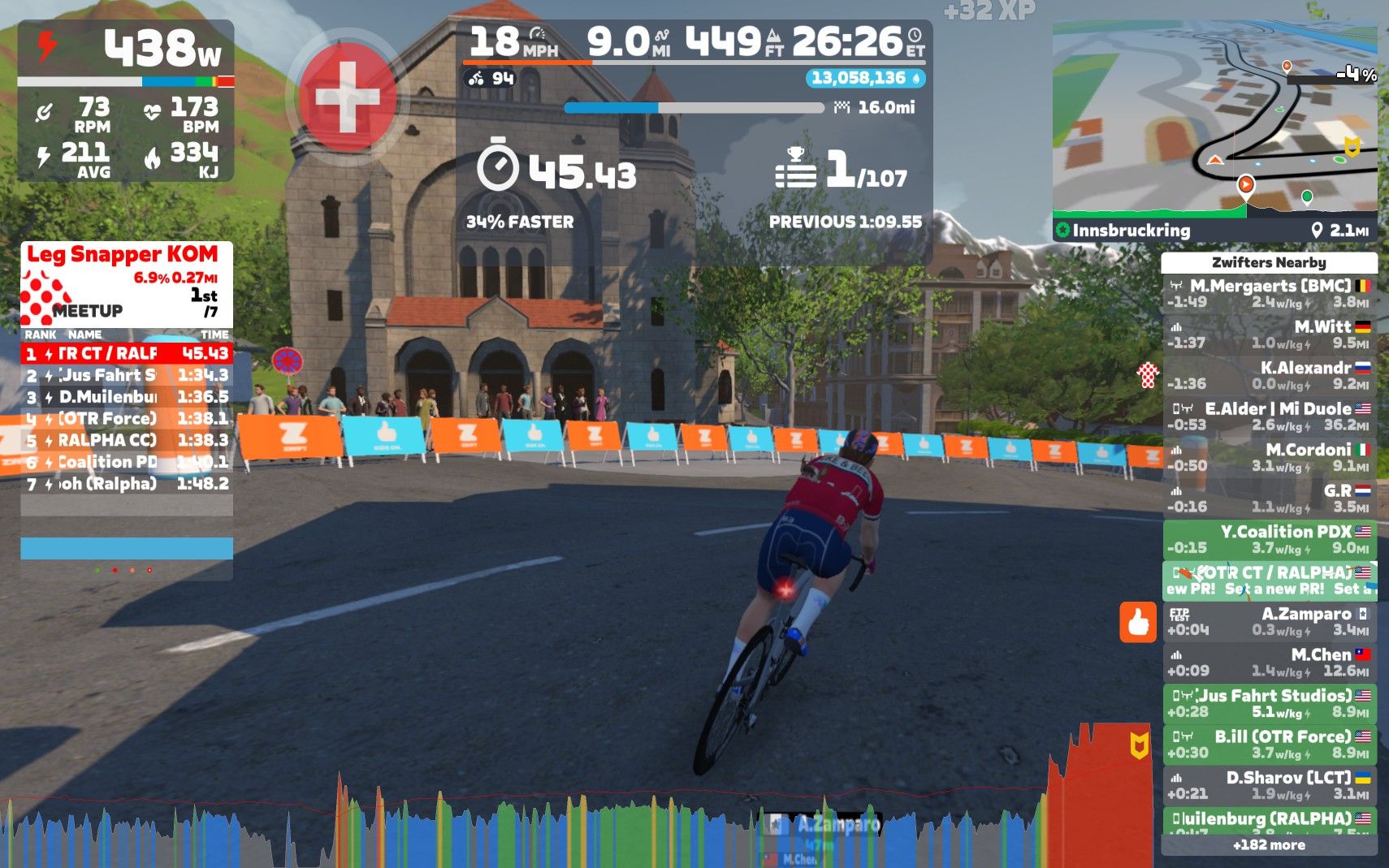The image size is (1389, 868).
Task: Choose A.Zamparo in the nearby list
Action: 1269,621
